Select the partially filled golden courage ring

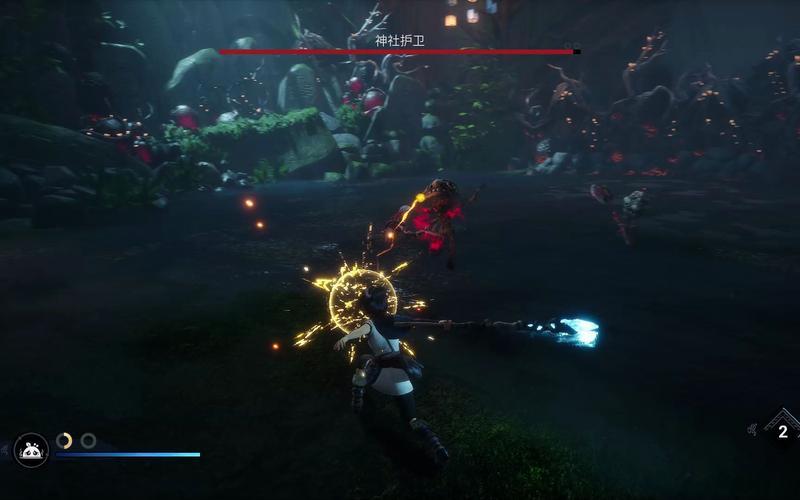click(x=64, y=440)
